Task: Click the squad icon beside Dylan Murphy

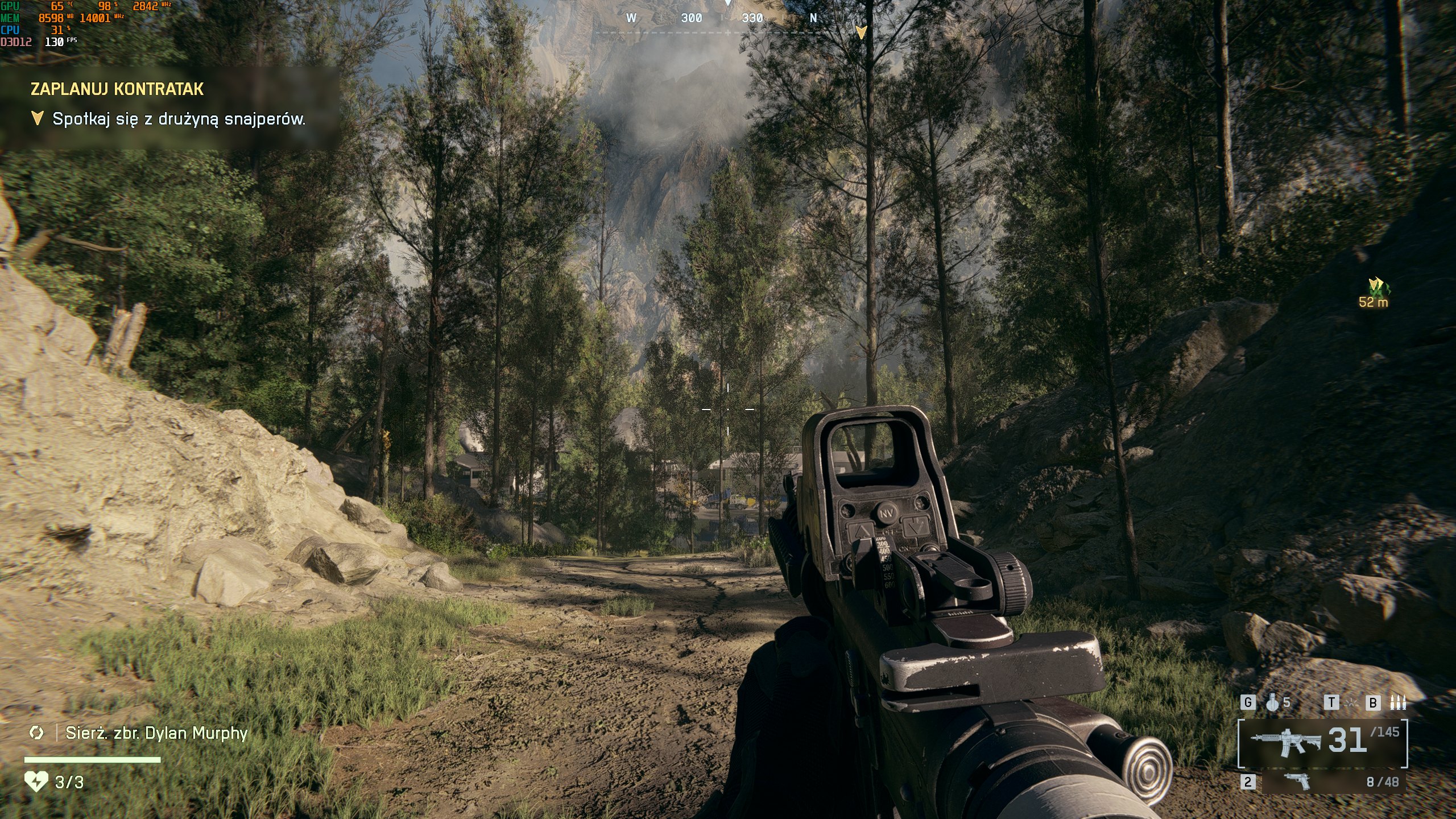Action: click(36, 733)
